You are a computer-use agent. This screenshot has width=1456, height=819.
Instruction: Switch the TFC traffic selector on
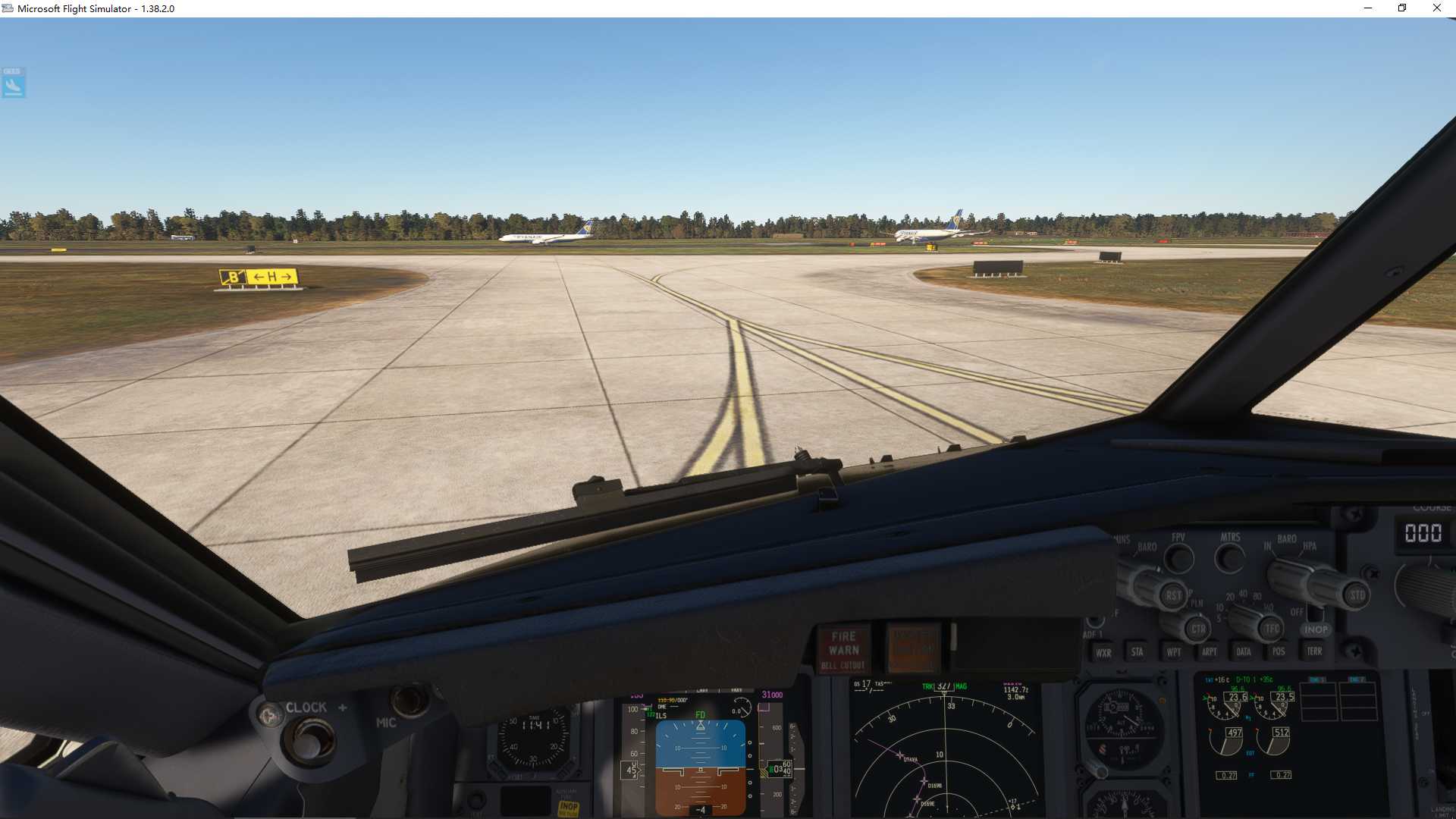(1271, 628)
